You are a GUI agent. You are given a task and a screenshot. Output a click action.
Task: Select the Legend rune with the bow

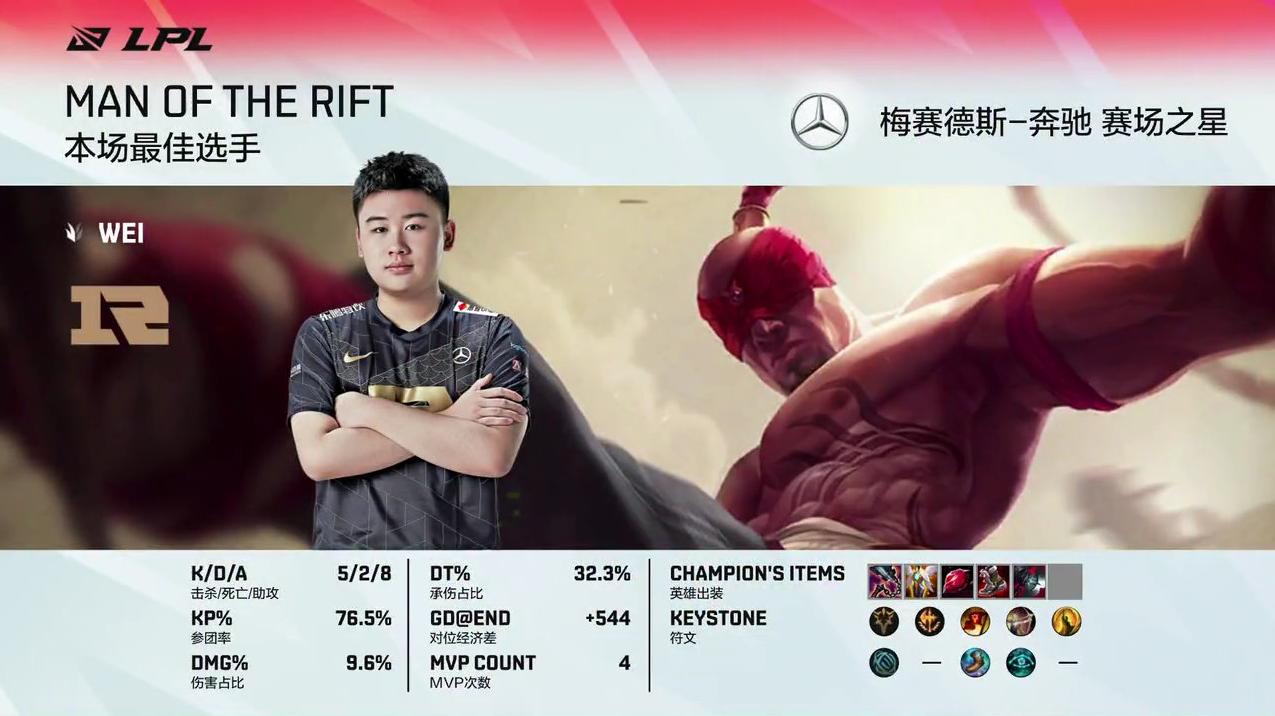tap(1021, 622)
